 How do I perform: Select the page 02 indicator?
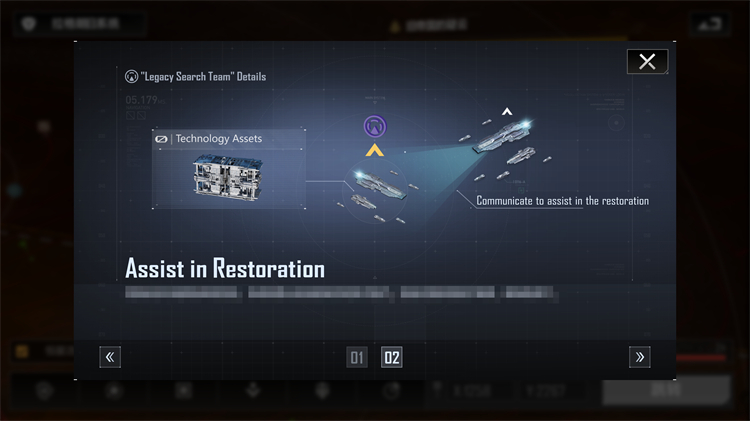pyautogui.click(x=392, y=358)
